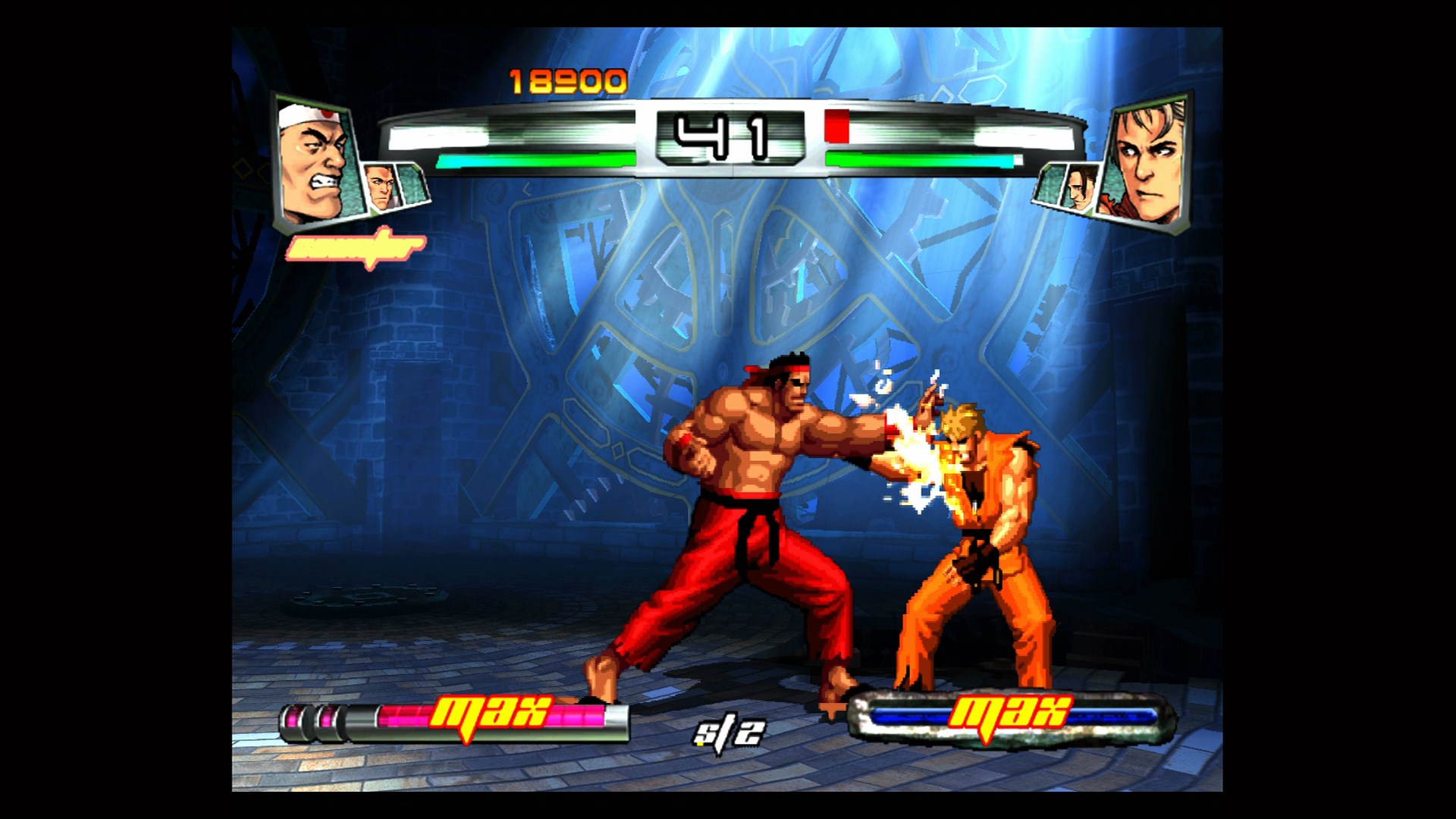This screenshot has width=1456, height=819.
Task: Click the S/2 stock indicator near the bottom
Action: 730,732
